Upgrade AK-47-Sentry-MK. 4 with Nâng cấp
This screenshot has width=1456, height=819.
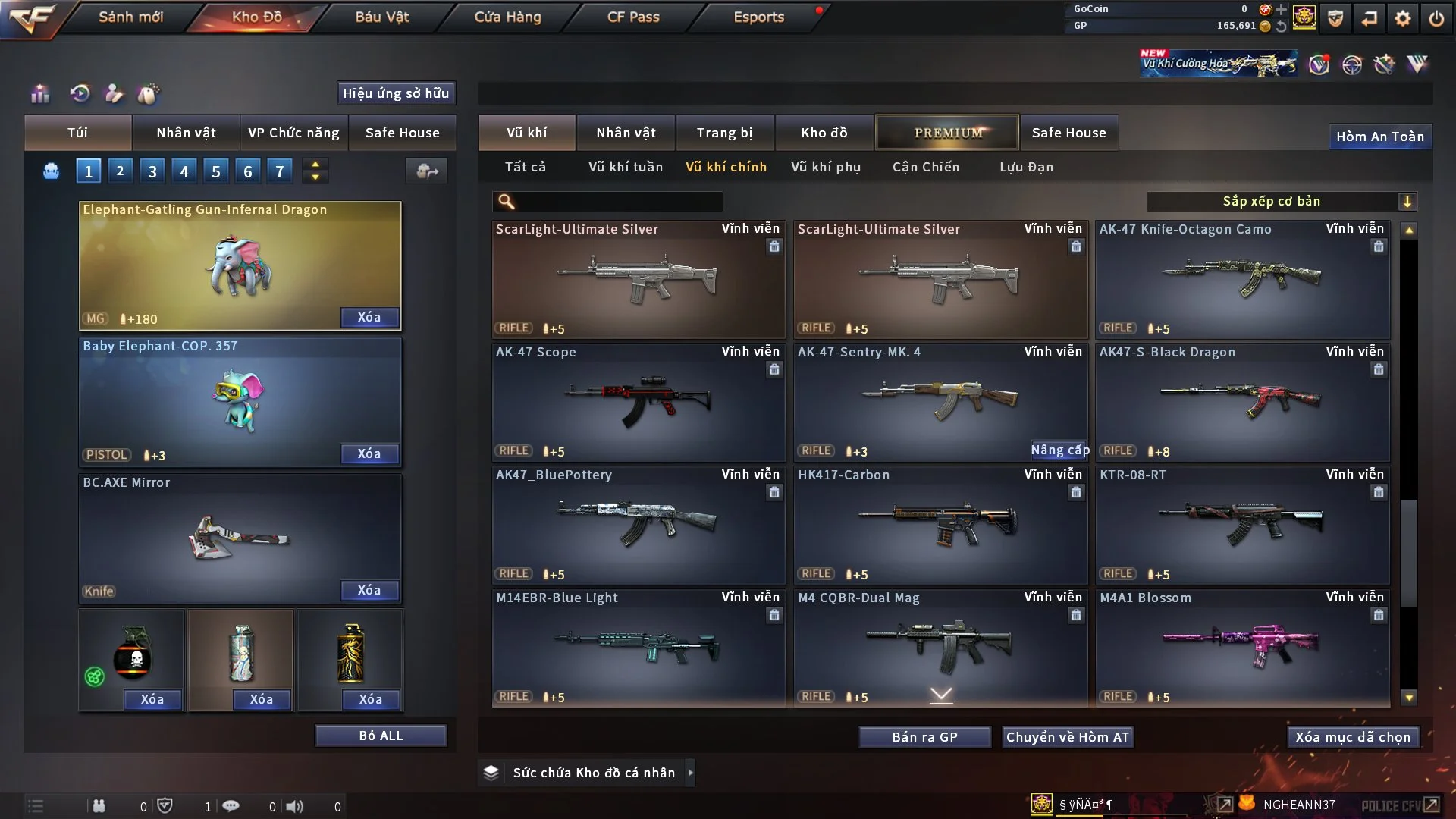click(x=1059, y=450)
